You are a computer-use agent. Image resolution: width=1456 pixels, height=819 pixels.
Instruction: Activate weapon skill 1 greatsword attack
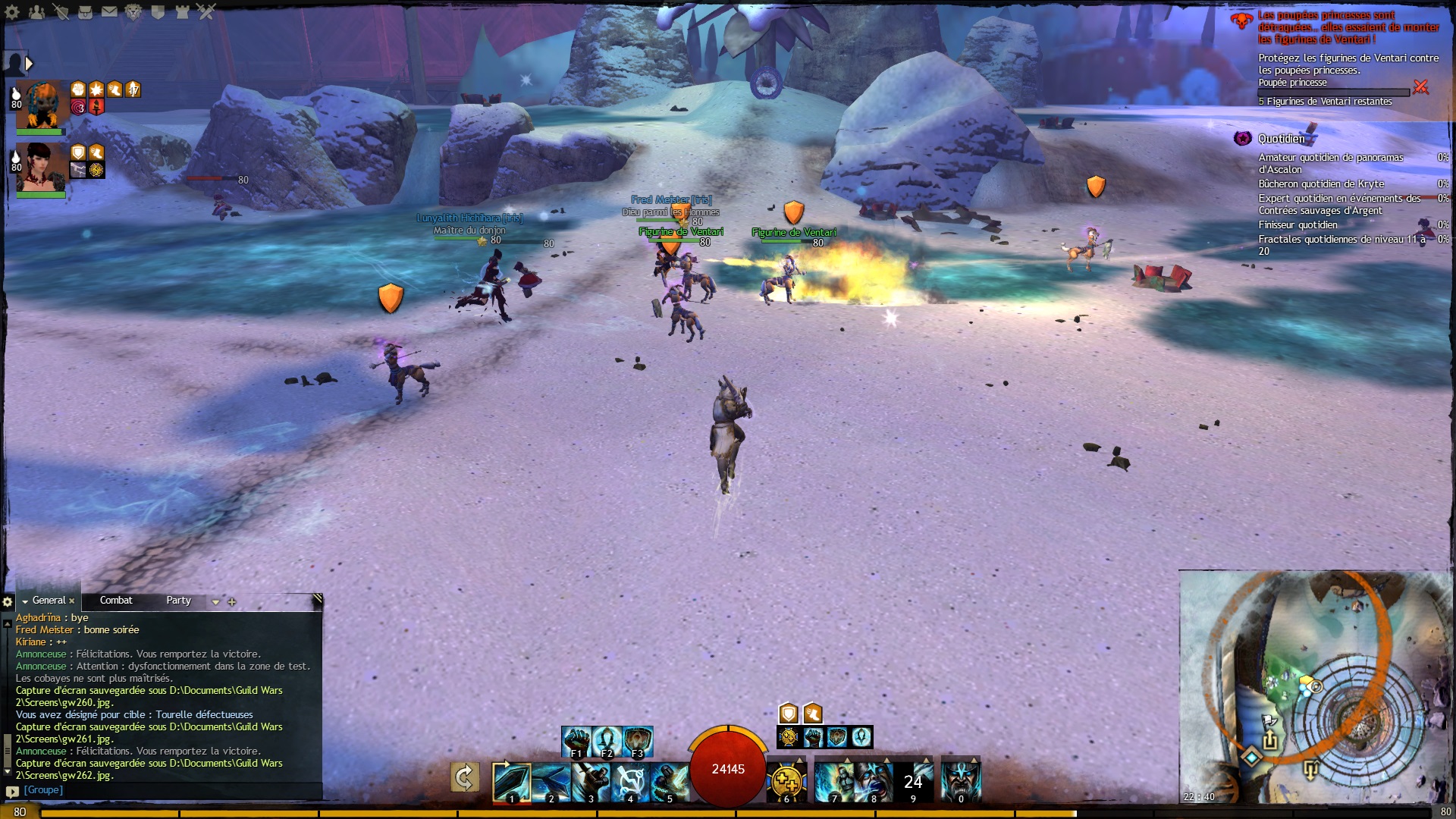pos(511,782)
